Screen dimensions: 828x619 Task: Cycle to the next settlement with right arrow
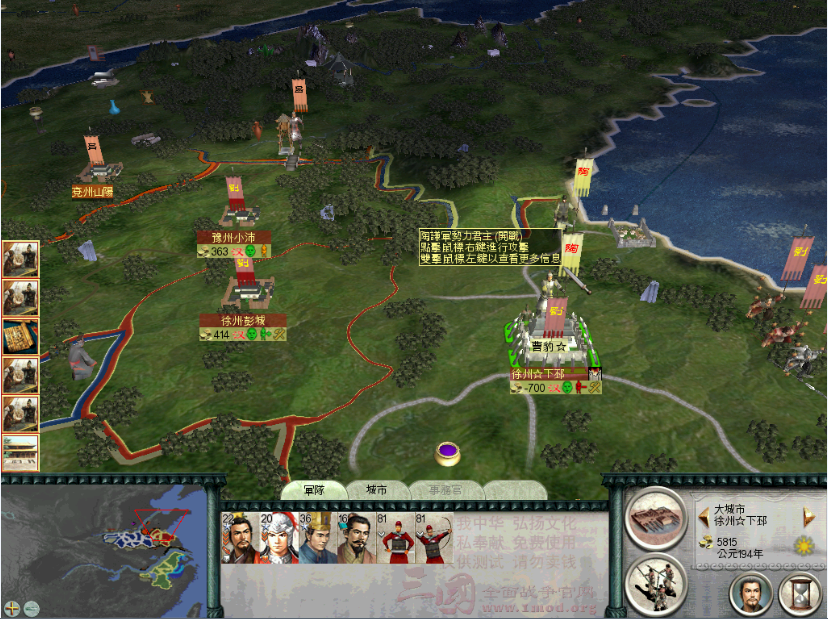pyautogui.click(x=810, y=516)
